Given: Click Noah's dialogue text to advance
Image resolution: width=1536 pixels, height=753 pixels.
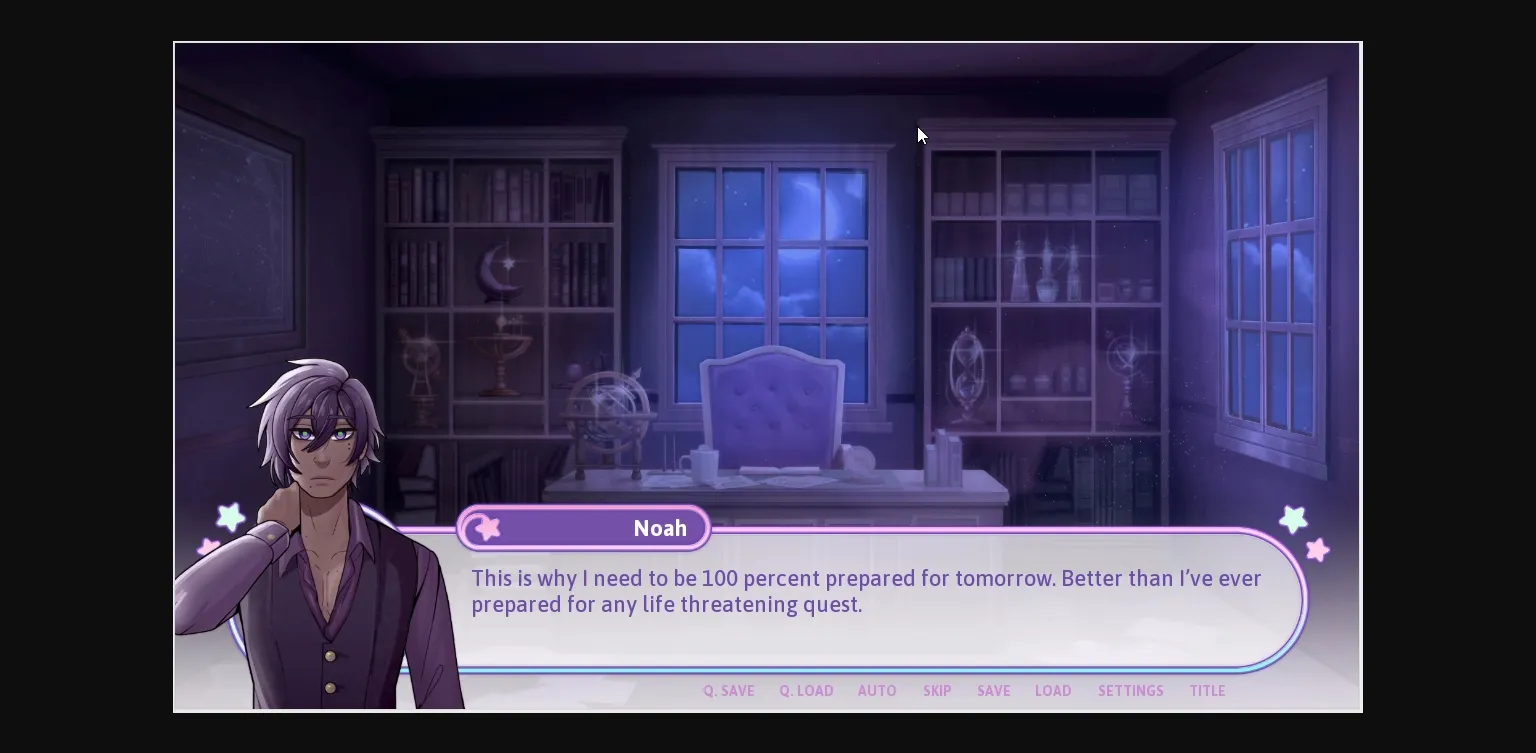Looking at the screenshot, I should tap(866, 591).
